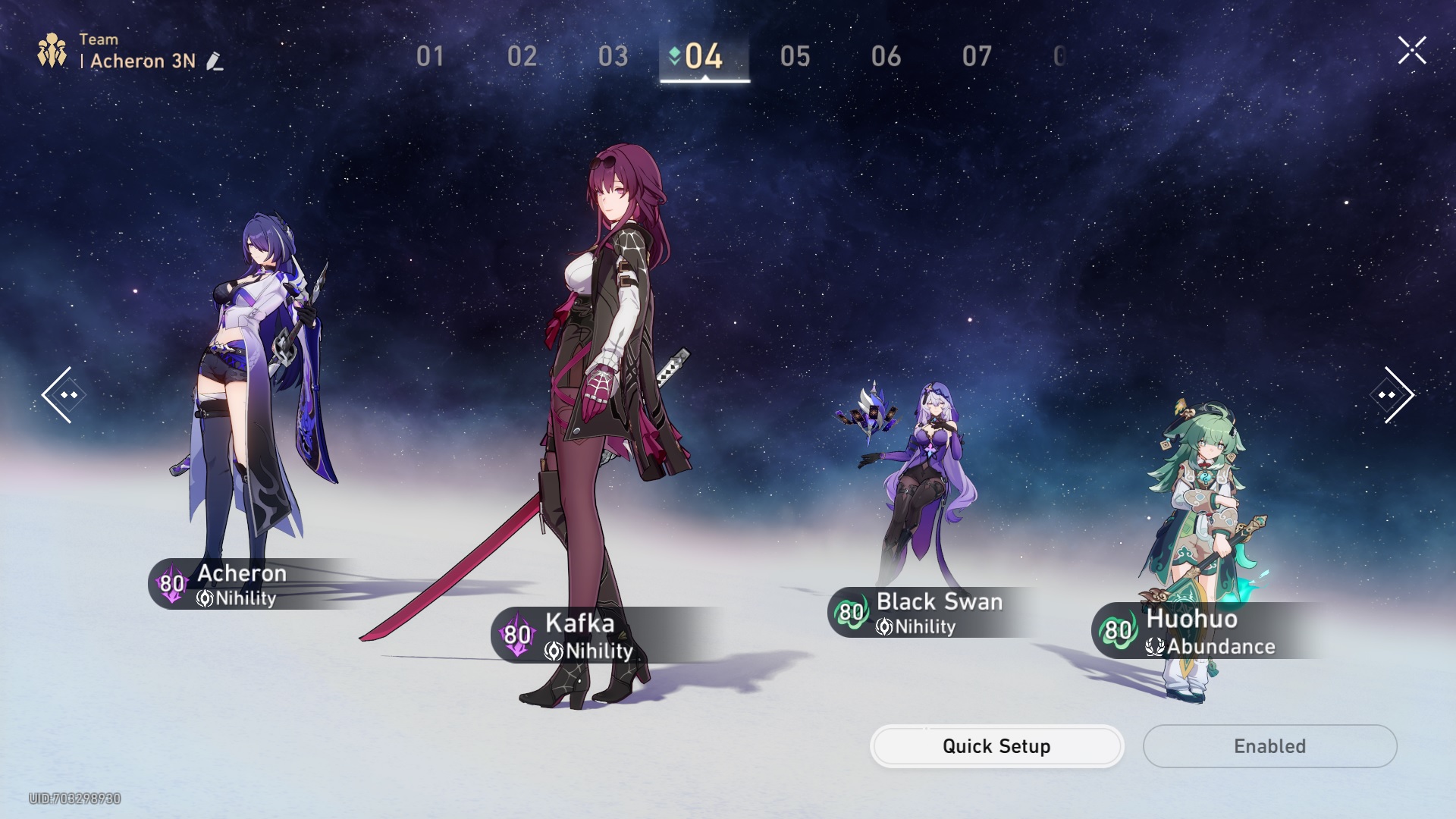
Task: Switch to team tab 01
Action: [430, 56]
